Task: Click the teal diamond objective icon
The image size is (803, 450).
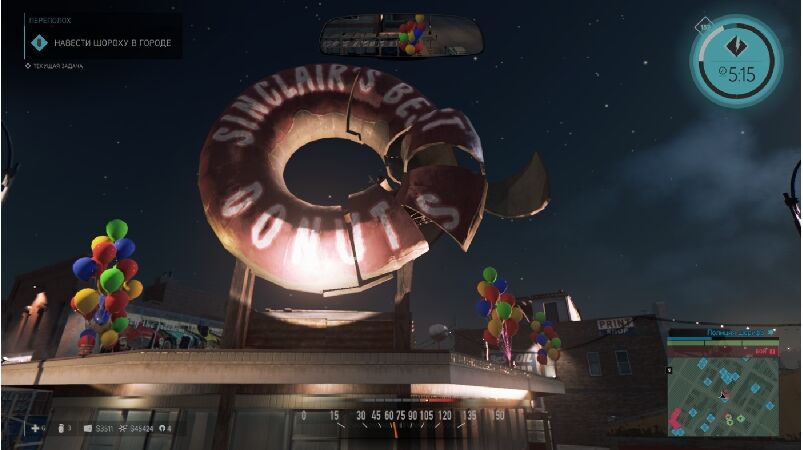Action: point(734,46)
